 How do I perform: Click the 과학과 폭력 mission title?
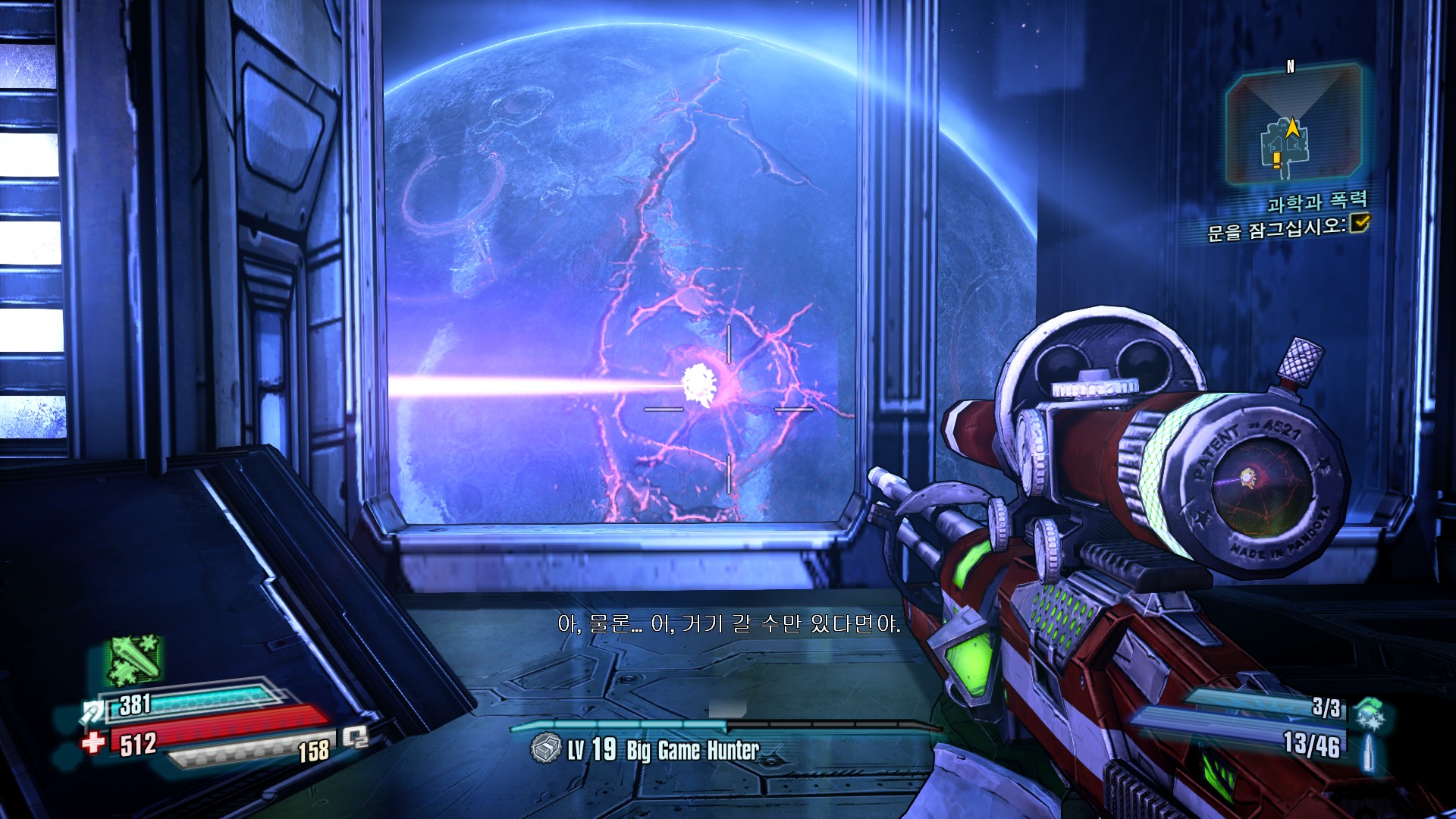pos(1317,202)
